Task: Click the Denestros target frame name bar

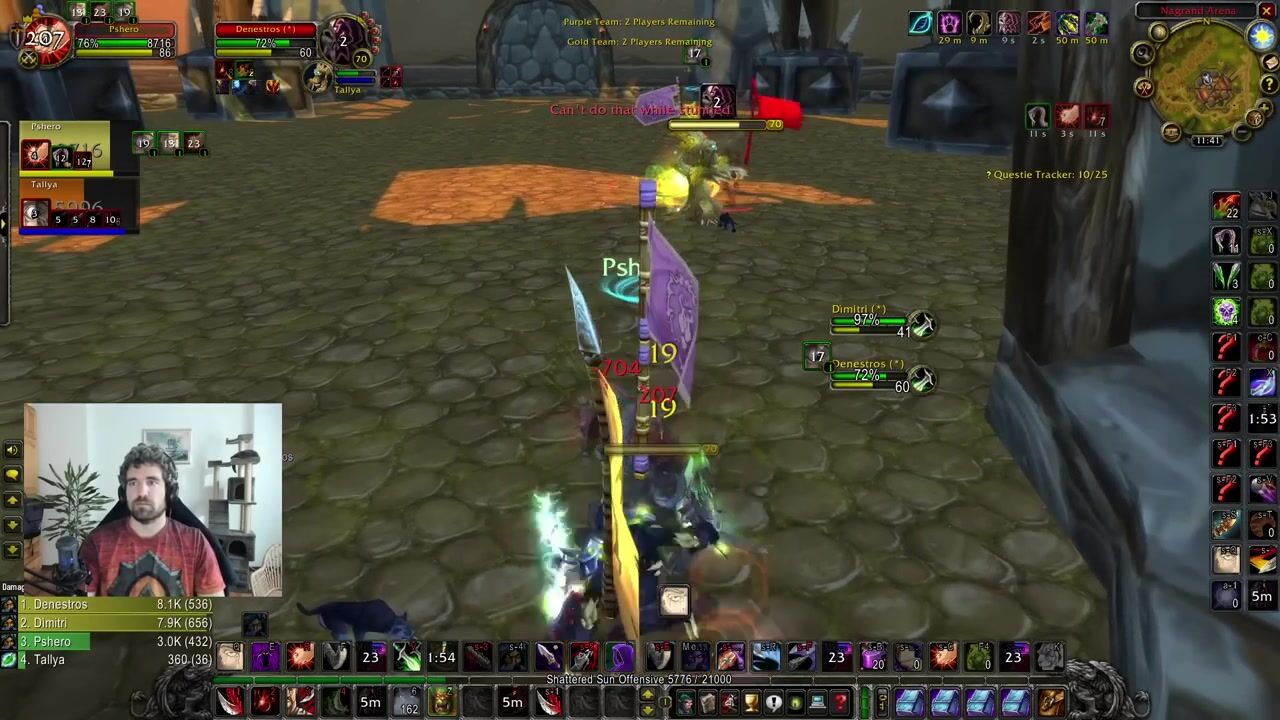Action: pos(266,29)
